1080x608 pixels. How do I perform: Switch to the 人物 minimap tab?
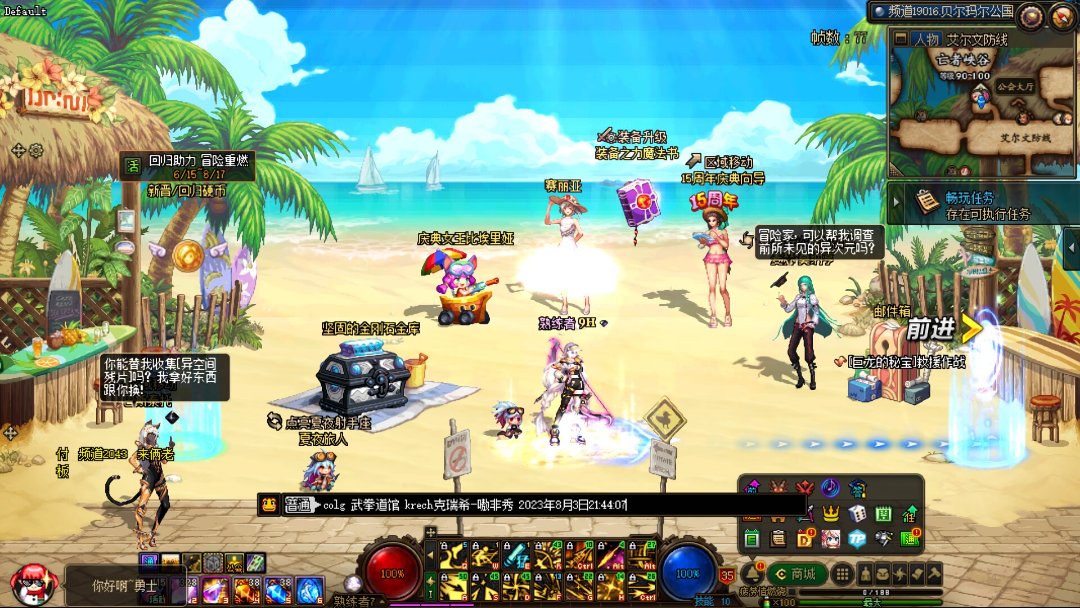924,39
